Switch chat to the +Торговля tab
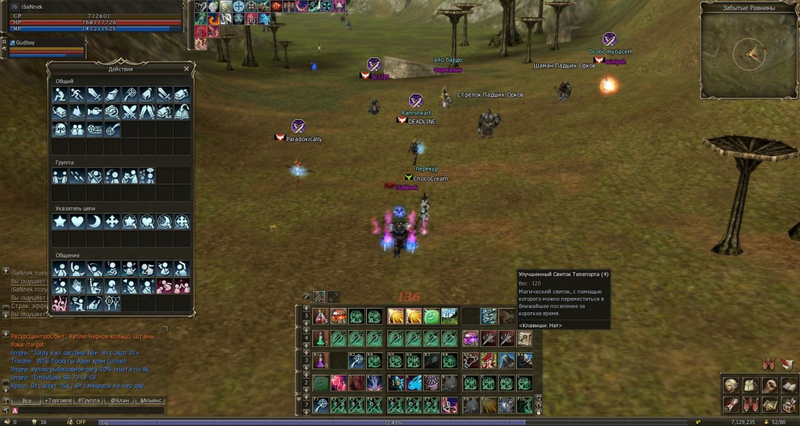The image size is (800, 426). click(x=58, y=399)
